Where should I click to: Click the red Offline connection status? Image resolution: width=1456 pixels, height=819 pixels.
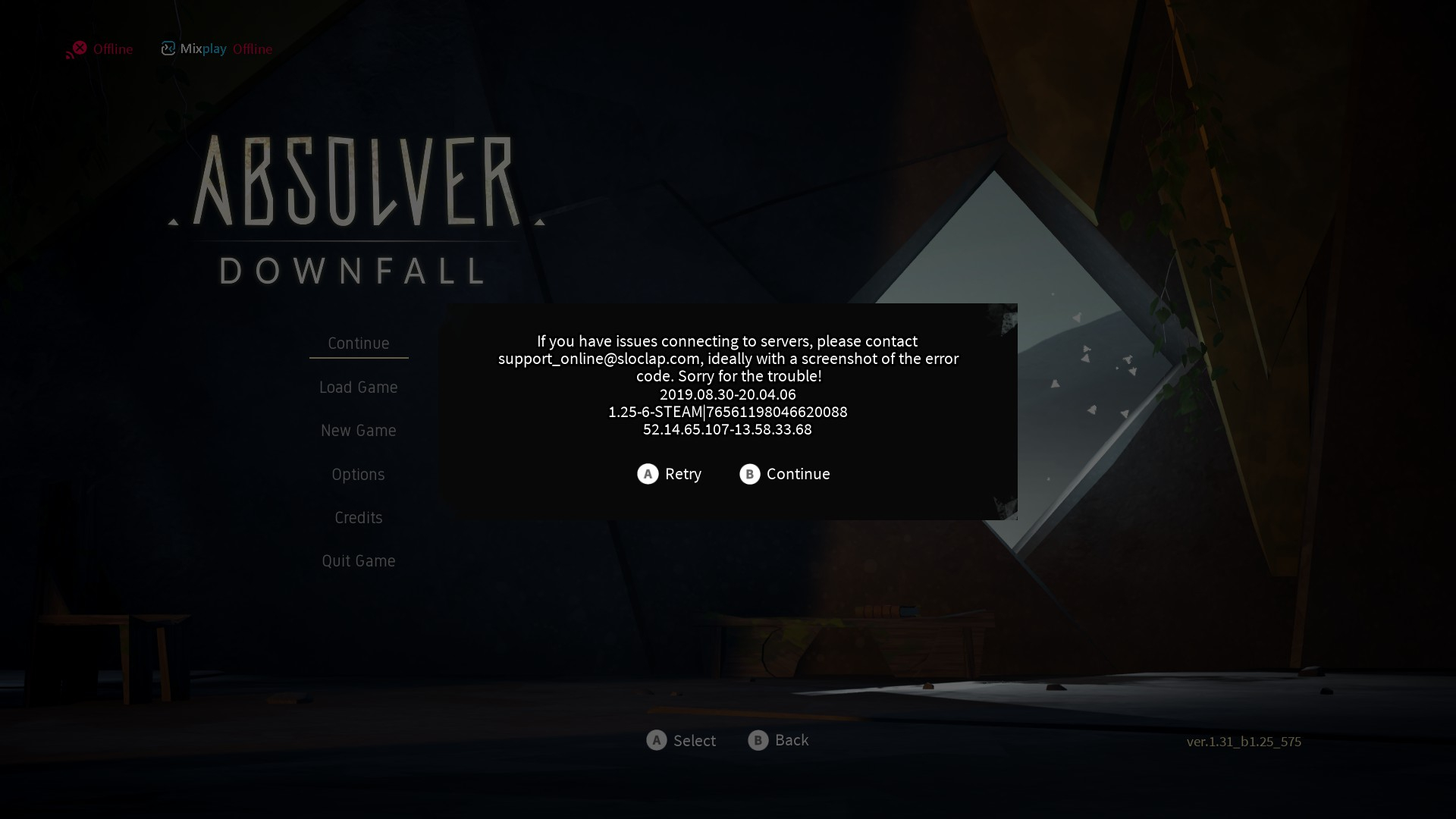pos(100,49)
